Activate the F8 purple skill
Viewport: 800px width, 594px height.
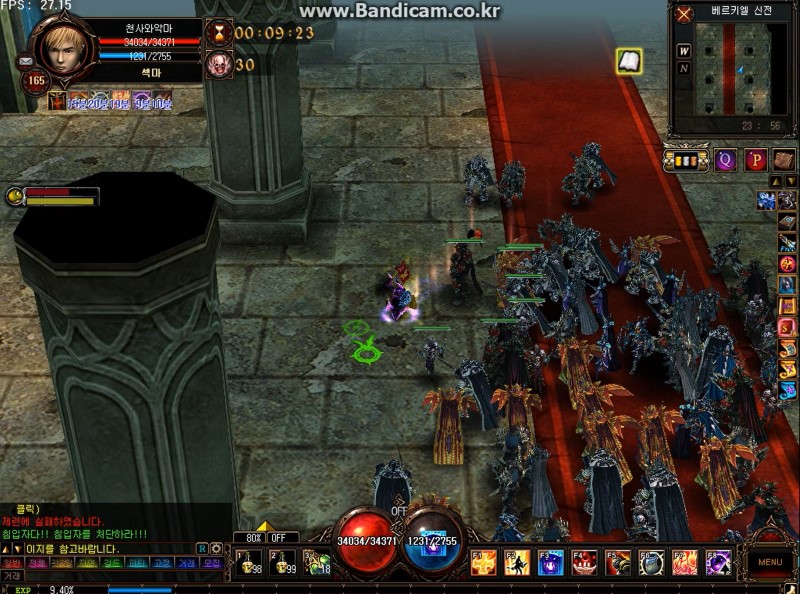tap(718, 564)
